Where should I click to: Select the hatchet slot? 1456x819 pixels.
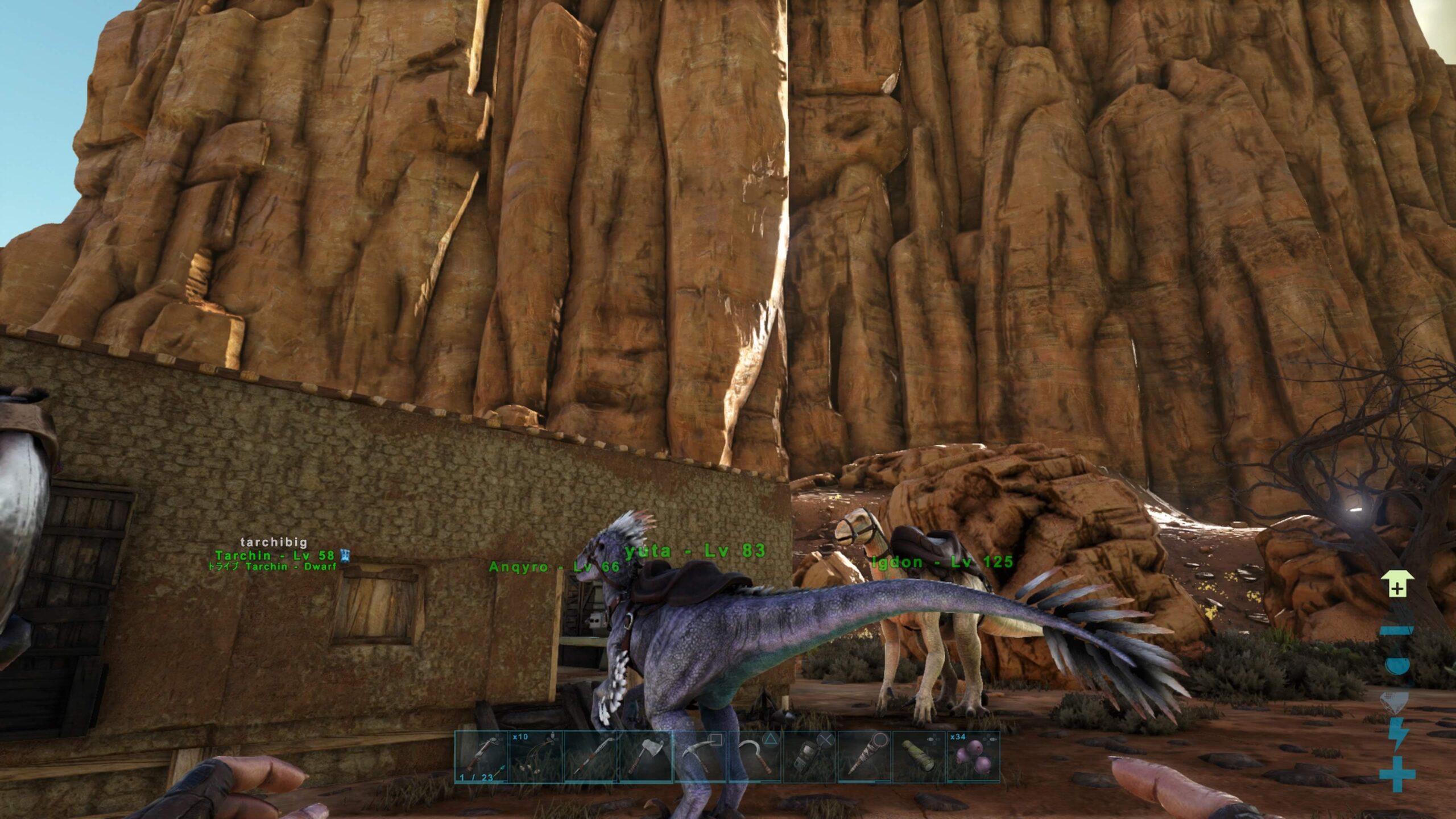coord(645,757)
